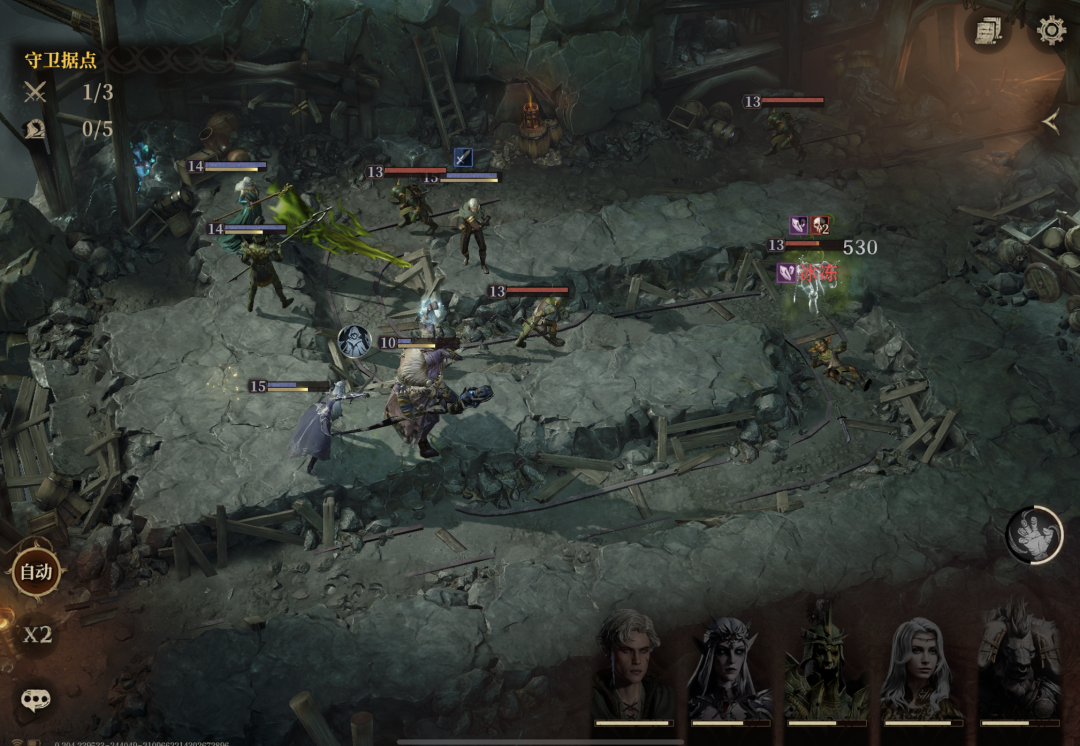Select the spiky-haired beast hero portrait
1080x746 pixels.
tap(1018, 665)
